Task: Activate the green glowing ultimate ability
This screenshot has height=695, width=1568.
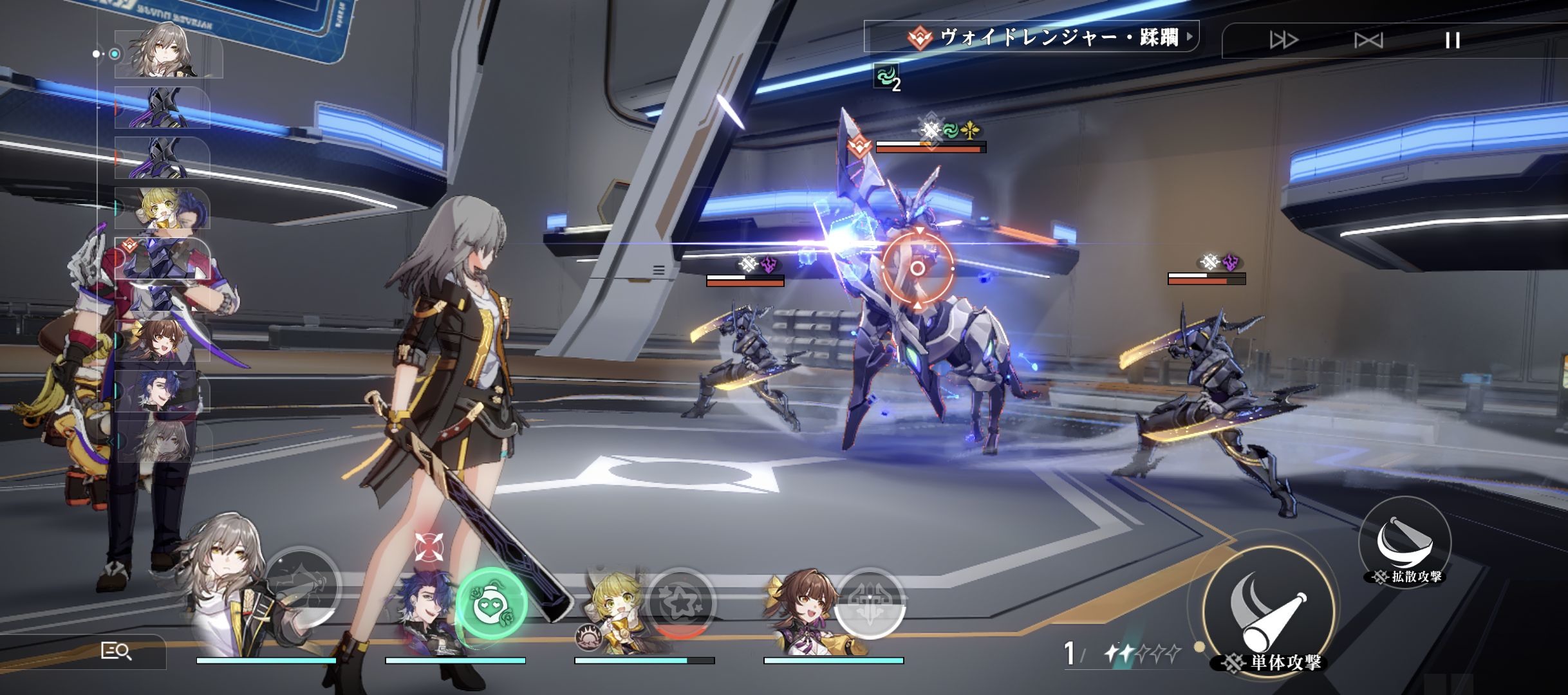Action: pyautogui.click(x=491, y=603)
